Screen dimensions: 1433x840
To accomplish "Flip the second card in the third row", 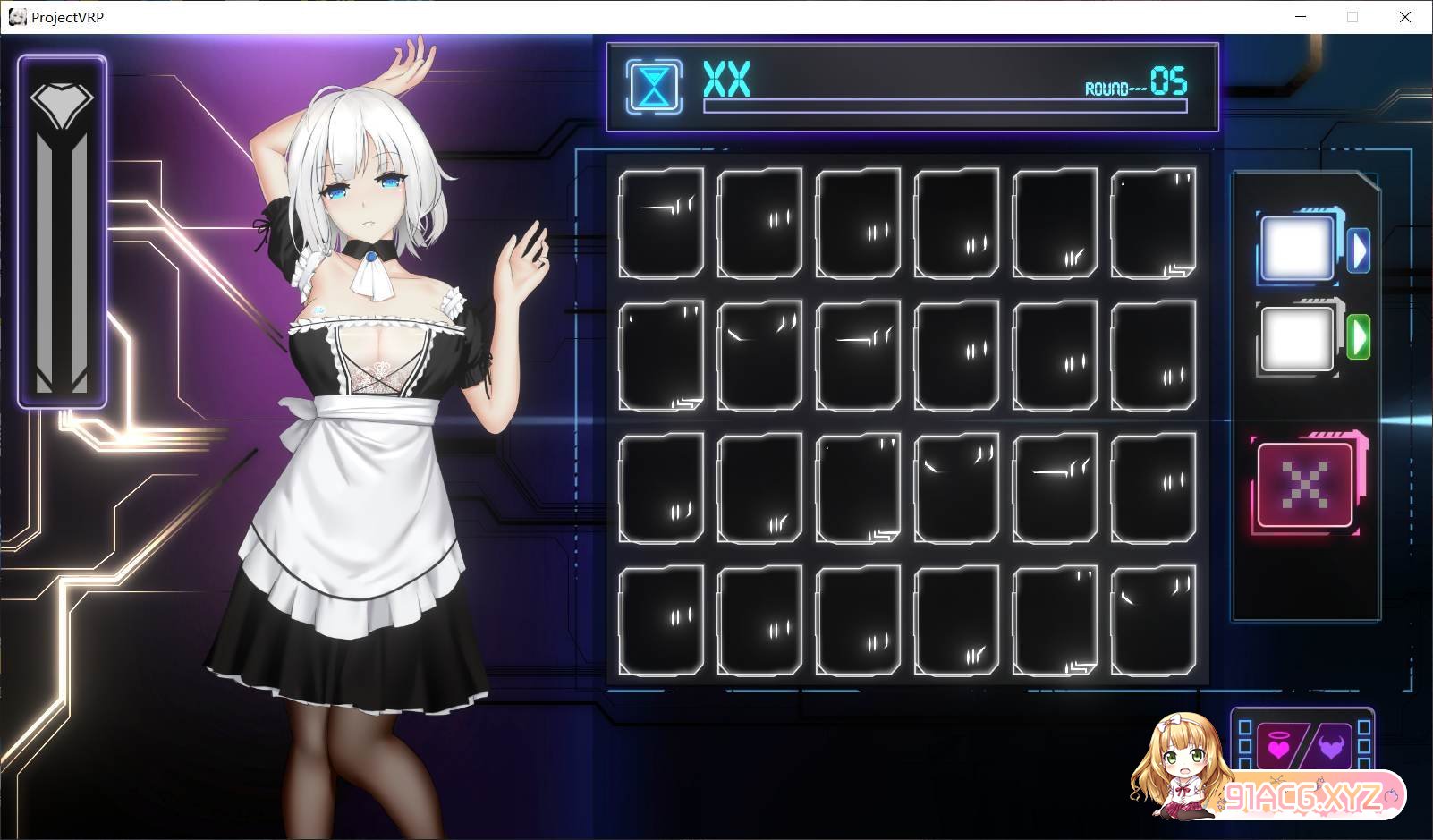I will (759, 488).
